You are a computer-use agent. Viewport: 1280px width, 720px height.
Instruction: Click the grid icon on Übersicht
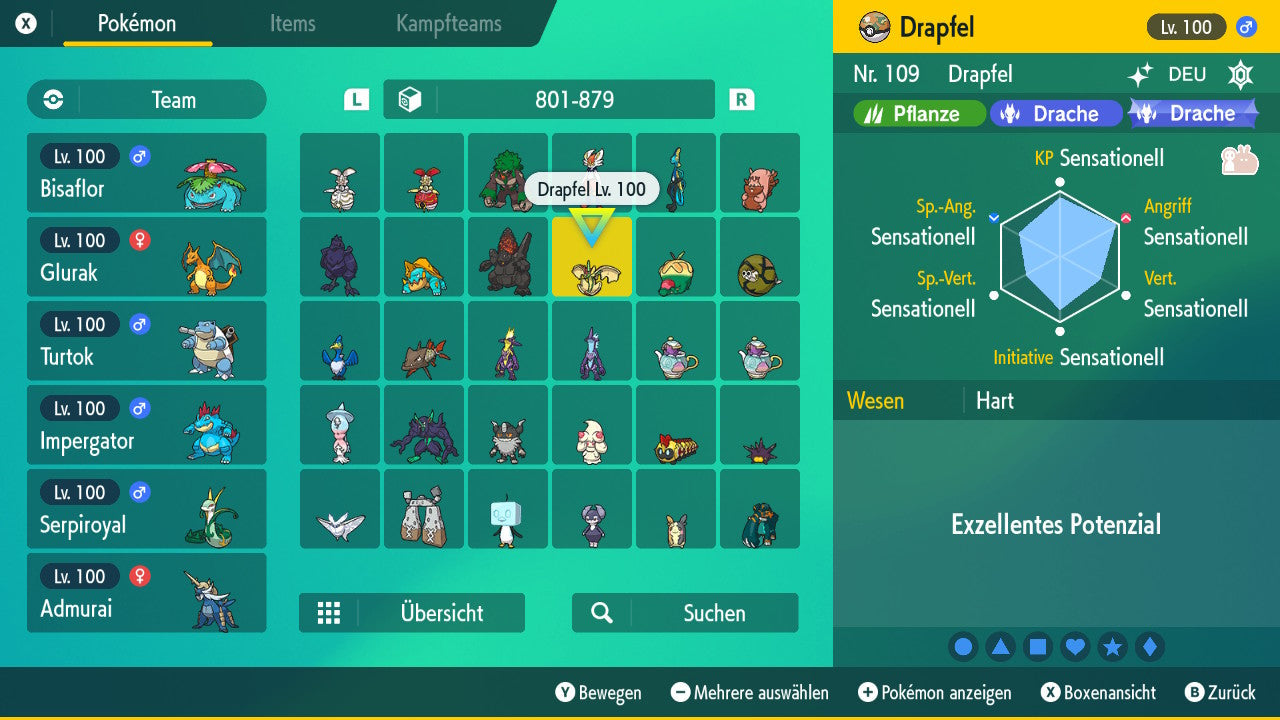(x=330, y=613)
